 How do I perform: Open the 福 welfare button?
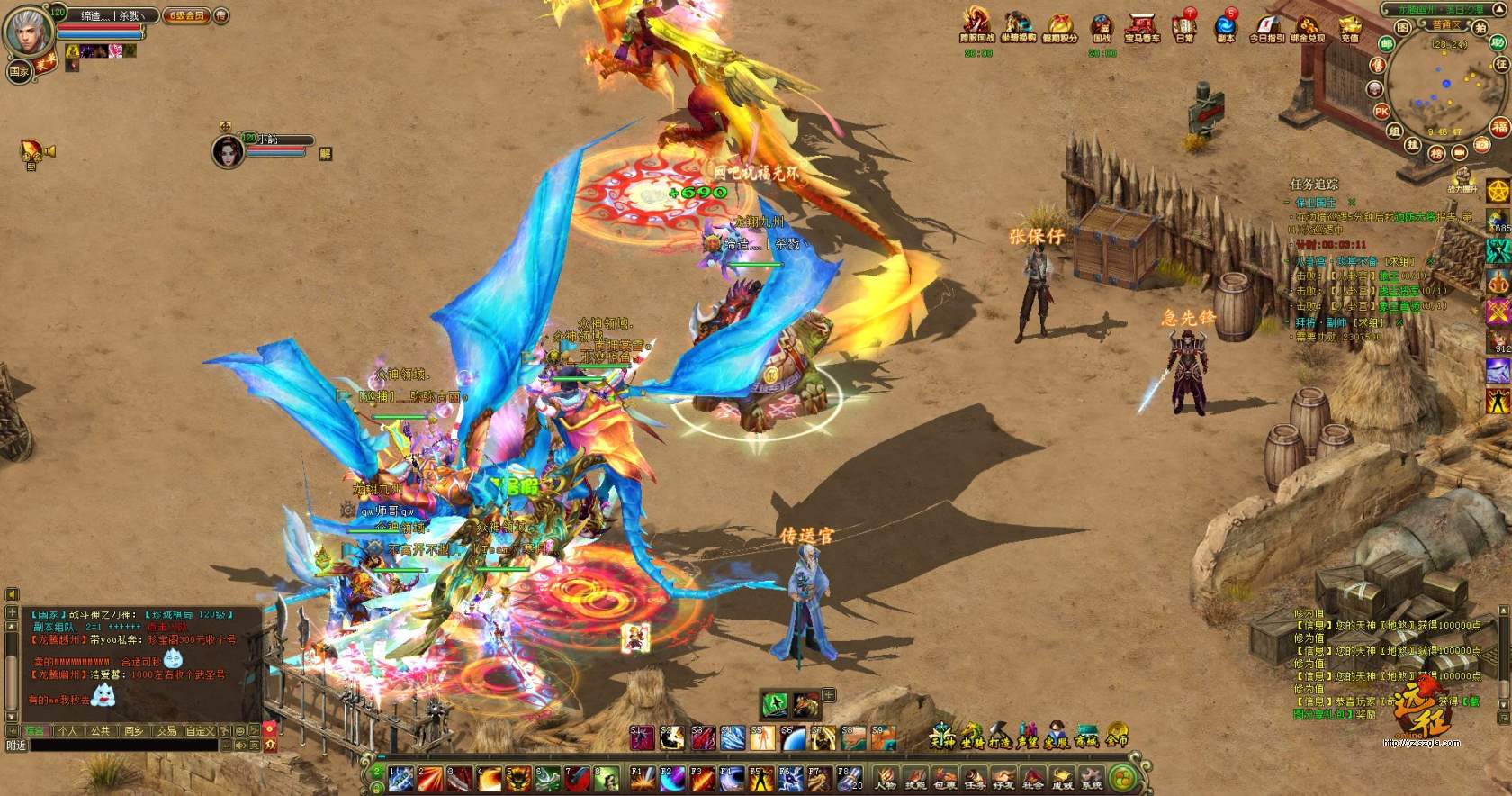[x=1499, y=127]
